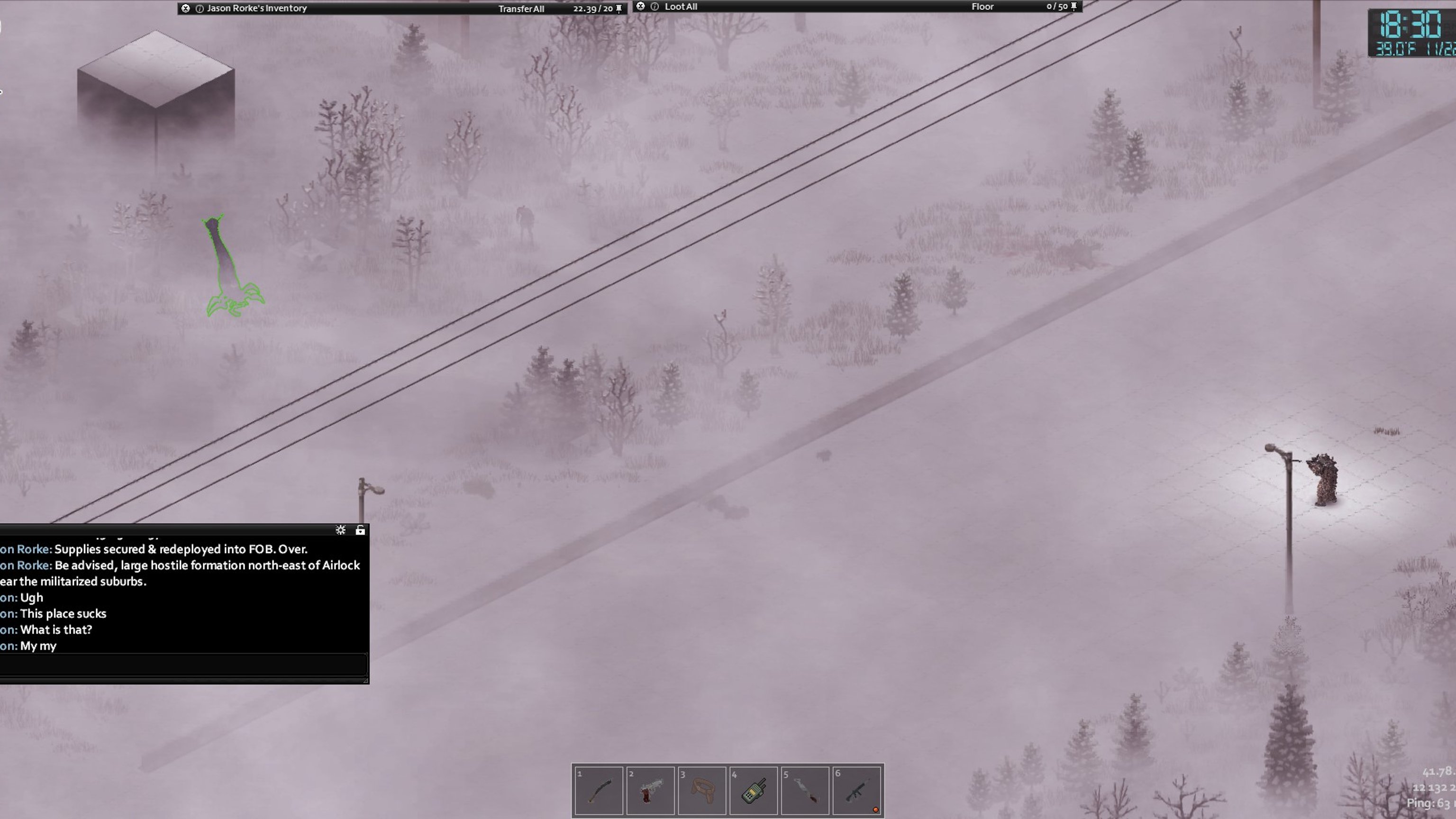Open info for Jason Rorke's Inventory
The width and height of the screenshot is (1456, 819).
click(200, 9)
